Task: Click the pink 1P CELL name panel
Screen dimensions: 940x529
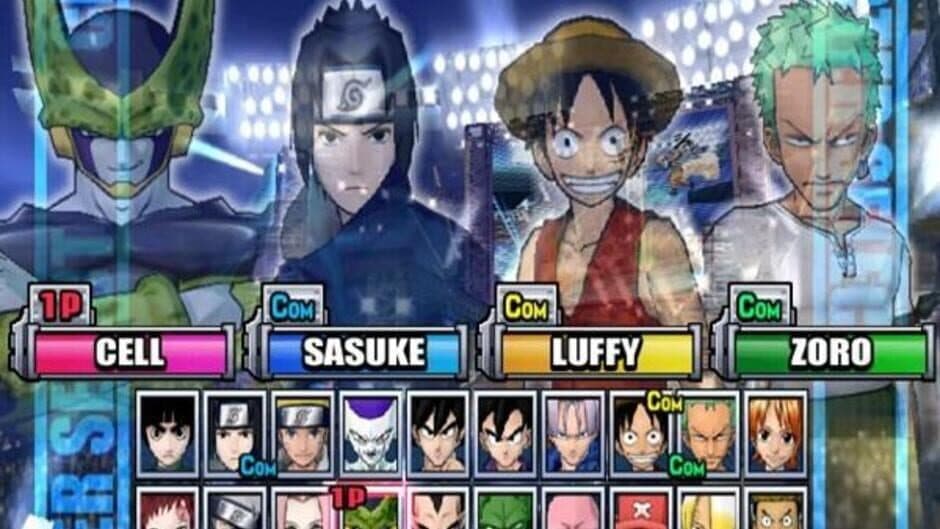Action: (x=130, y=352)
